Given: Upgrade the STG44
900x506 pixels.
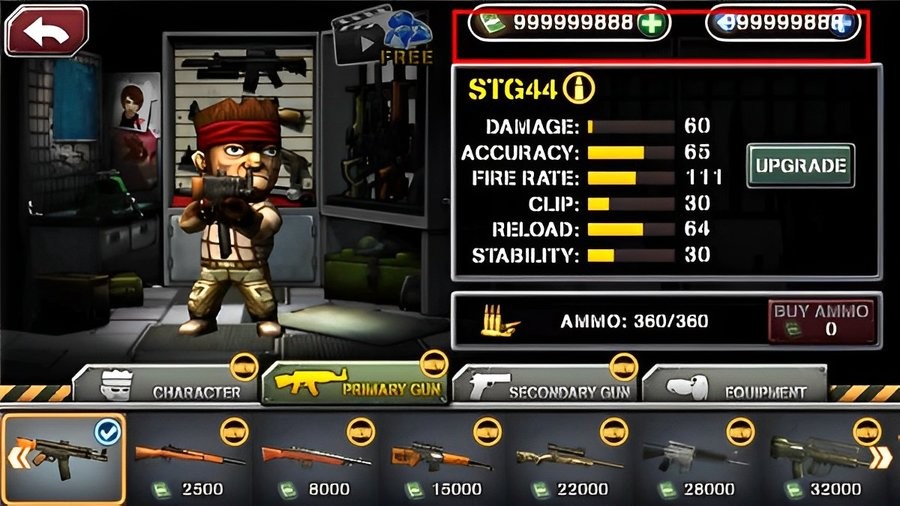Looking at the screenshot, I should (x=800, y=165).
